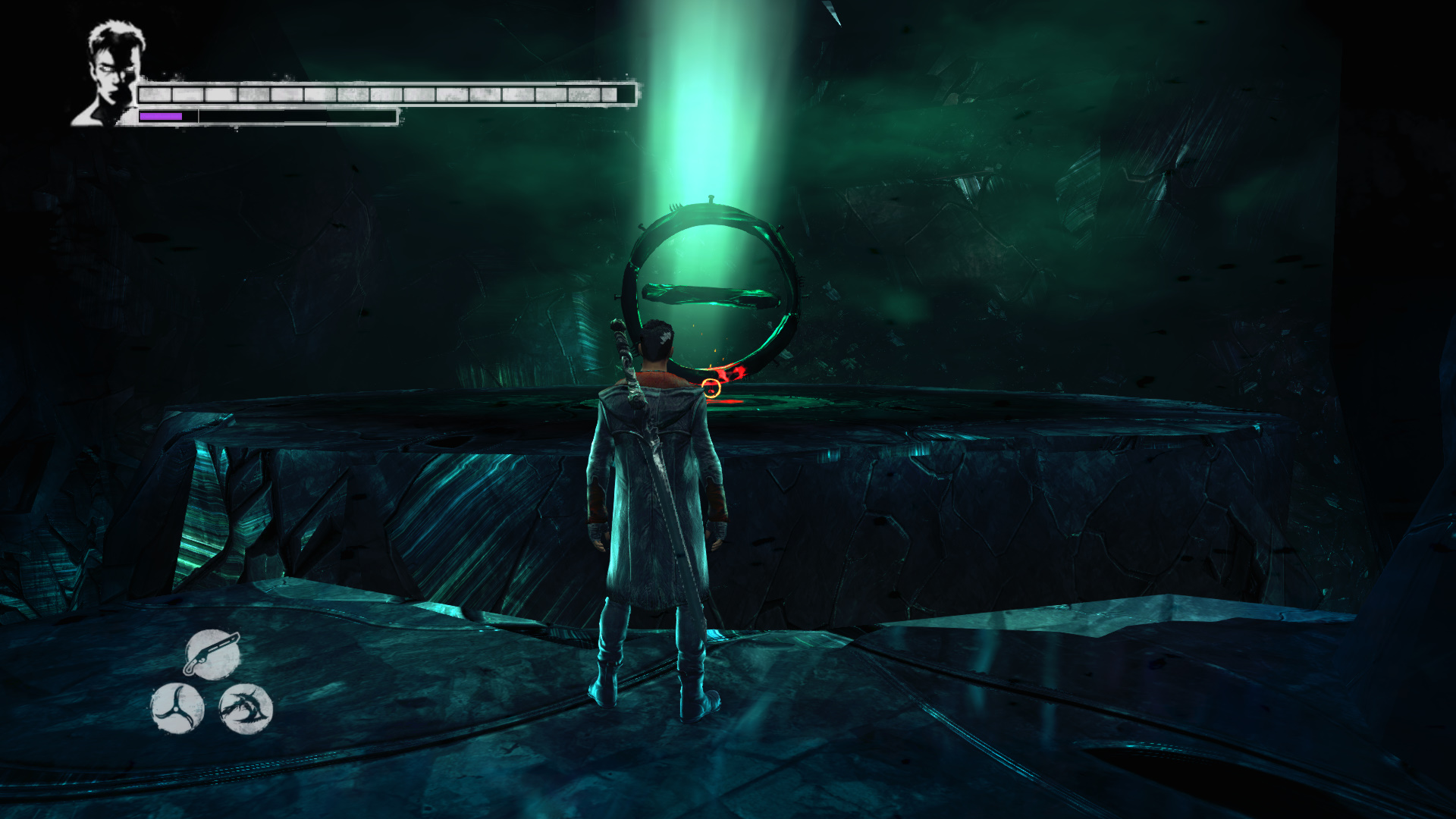The width and height of the screenshot is (1456, 819).
Task: Select the shotgun weapon icon
Action: click(212, 654)
